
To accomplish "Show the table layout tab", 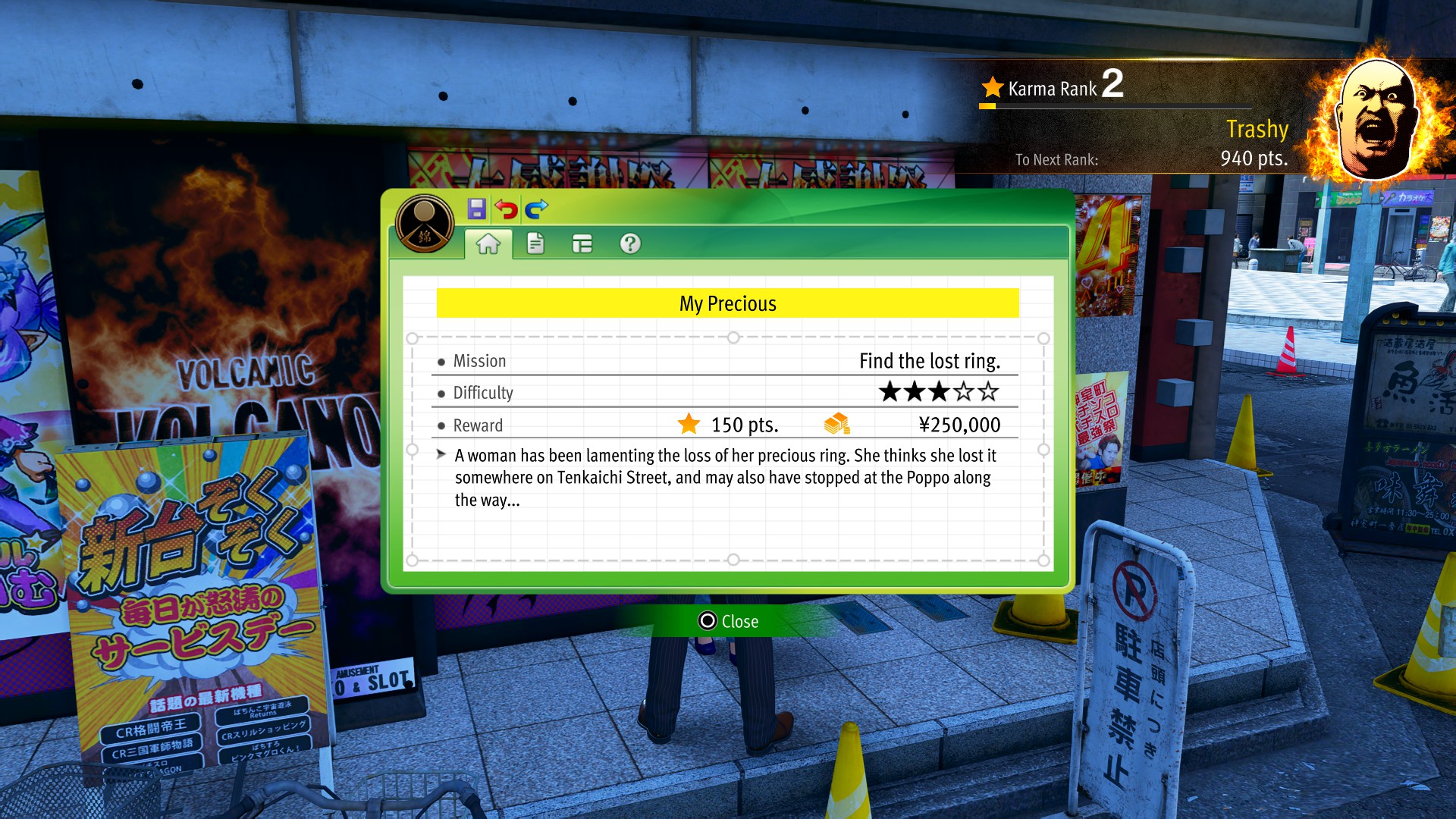I will click(x=582, y=243).
